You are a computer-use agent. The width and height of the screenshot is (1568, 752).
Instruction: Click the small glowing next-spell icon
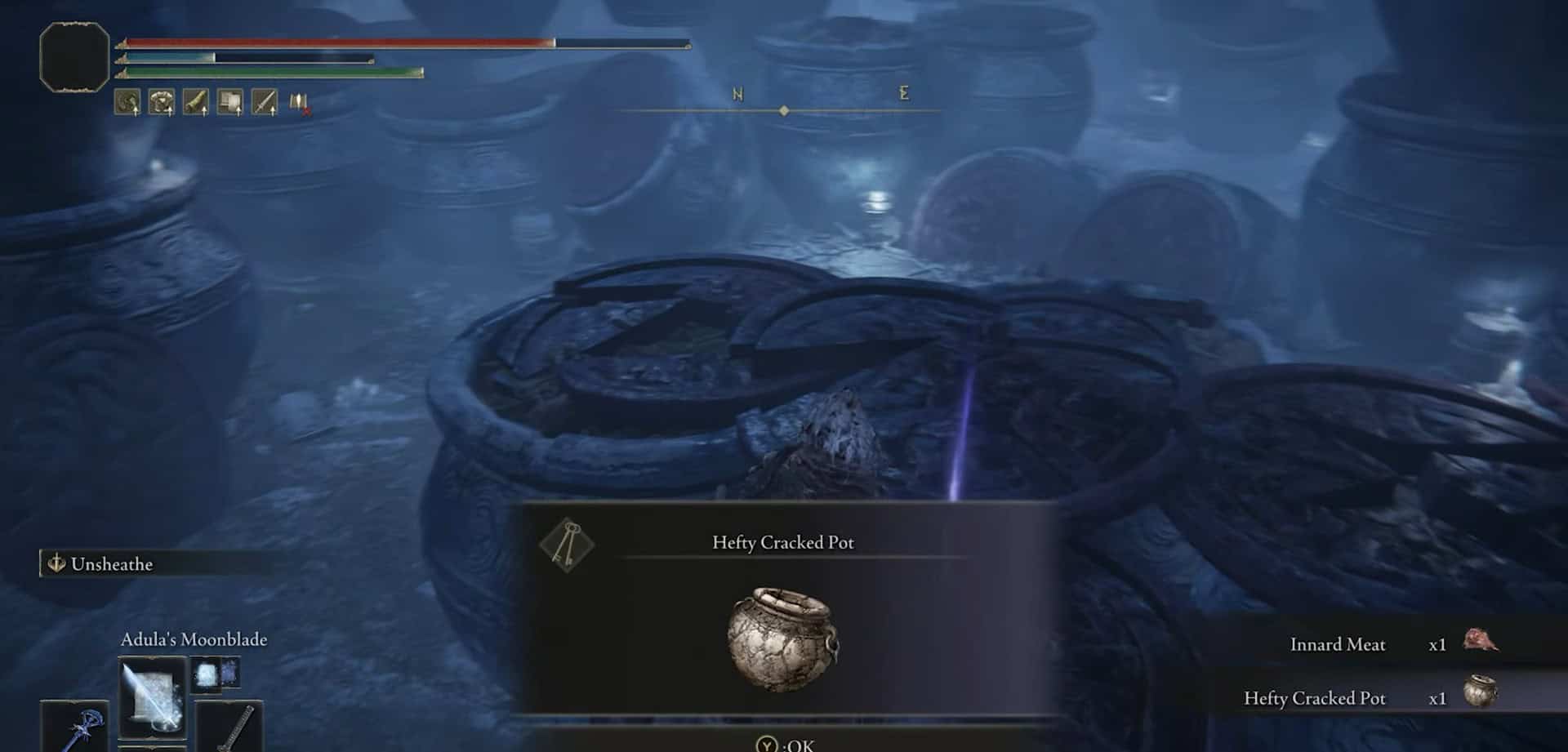(x=215, y=674)
